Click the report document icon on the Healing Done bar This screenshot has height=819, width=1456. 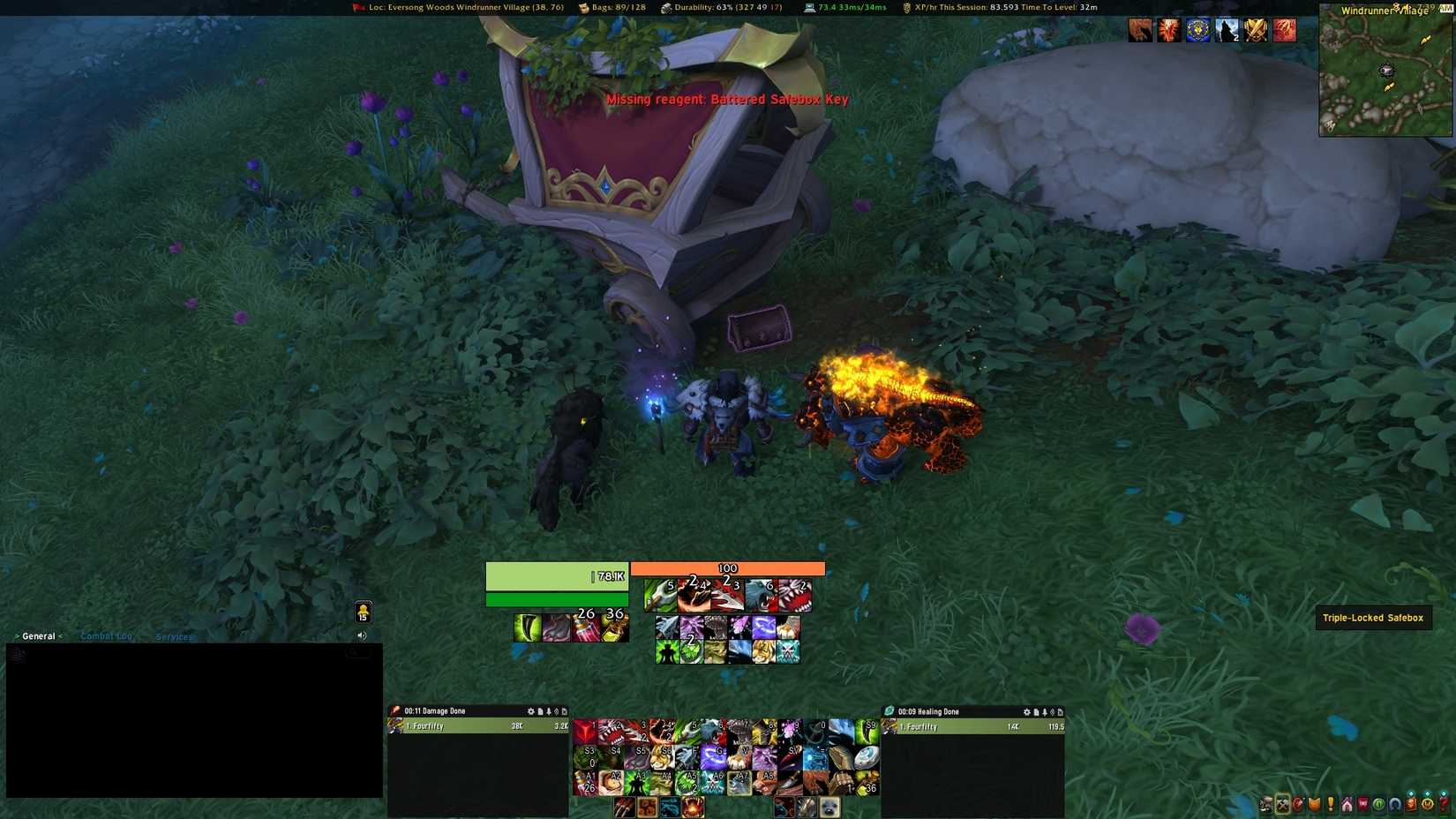click(x=1036, y=711)
